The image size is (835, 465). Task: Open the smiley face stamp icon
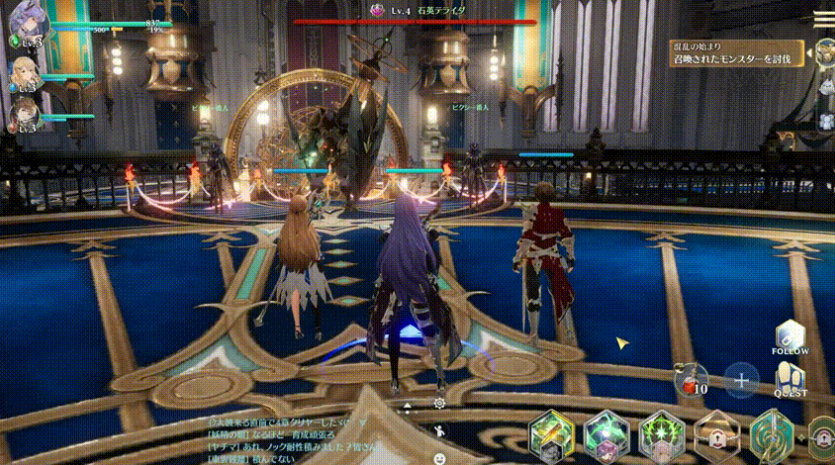point(439,458)
